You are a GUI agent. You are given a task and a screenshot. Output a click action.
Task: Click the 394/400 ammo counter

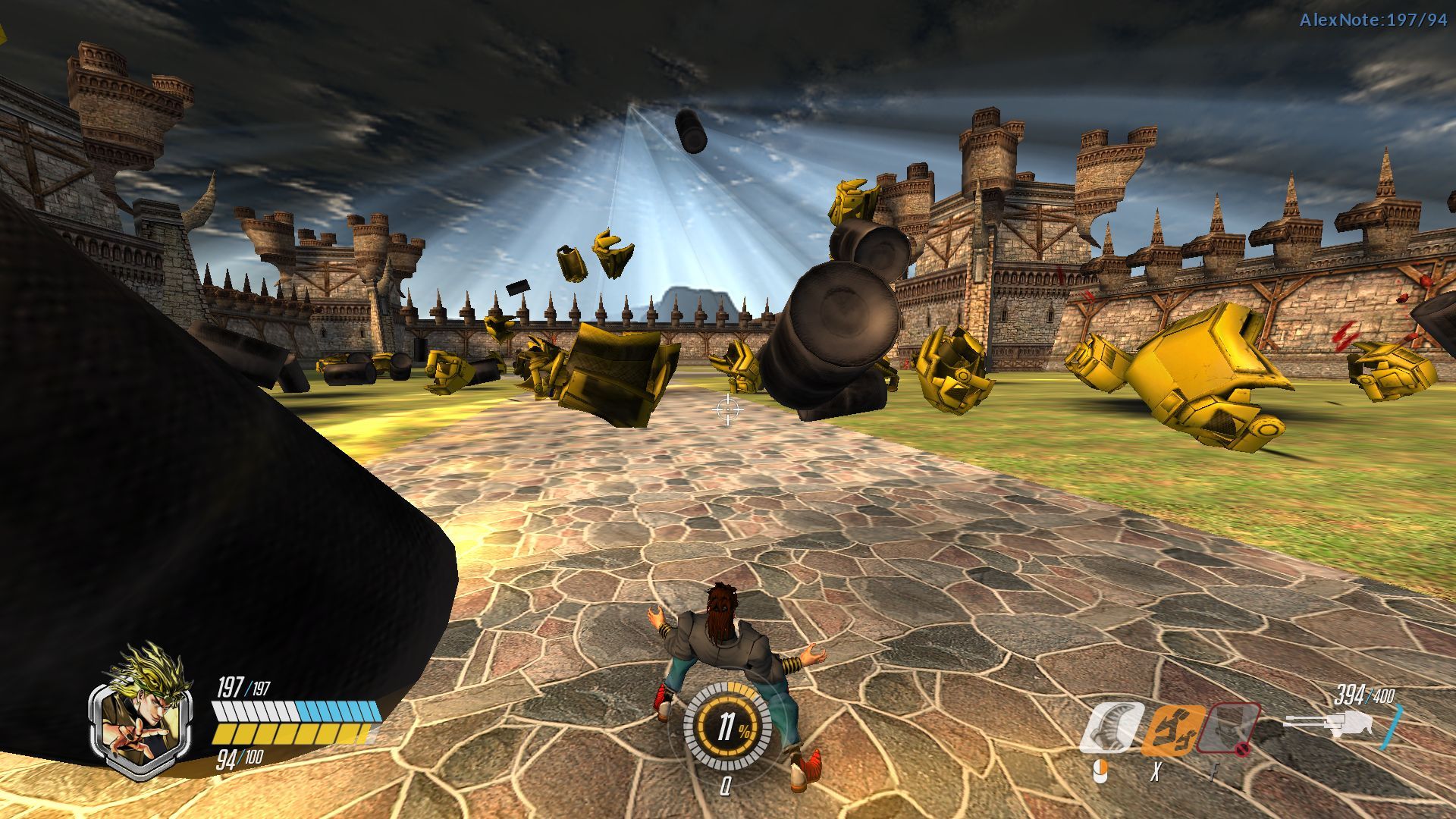[x=1363, y=694]
